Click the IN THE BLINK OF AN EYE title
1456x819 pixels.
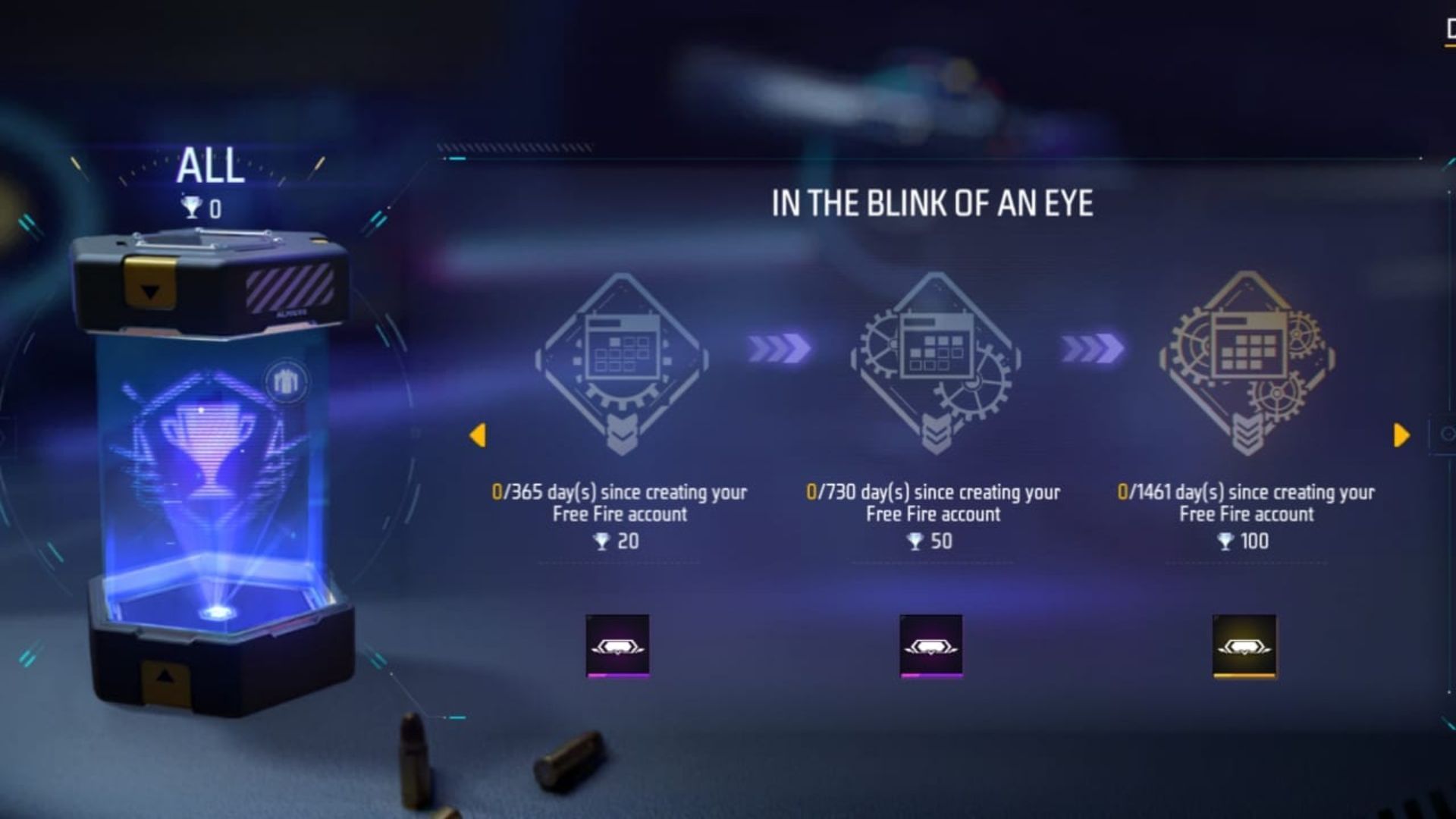coord(934,202)
